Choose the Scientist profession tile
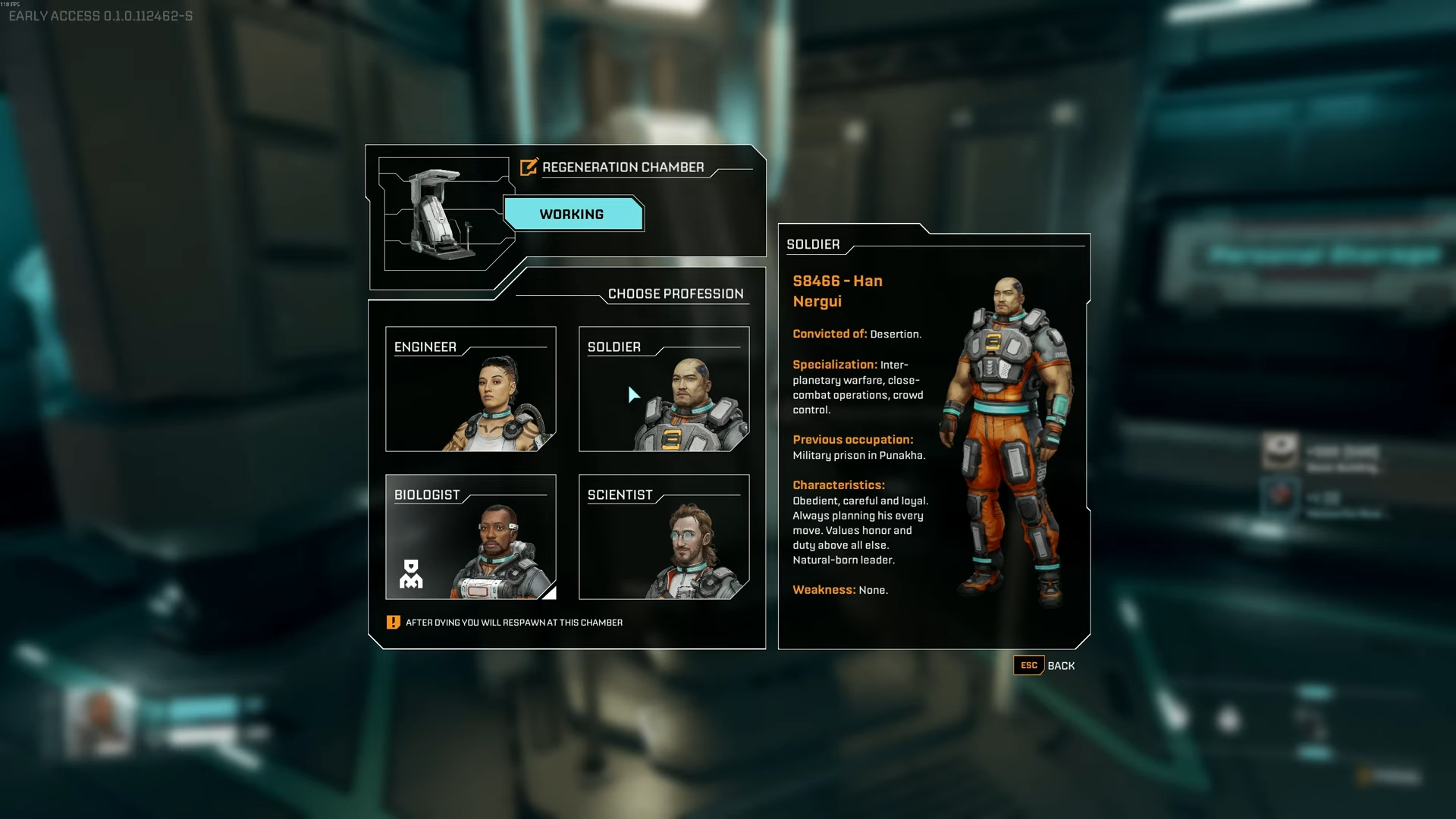The height and width of the screenshot is (819, 1456). click(664, 537)
